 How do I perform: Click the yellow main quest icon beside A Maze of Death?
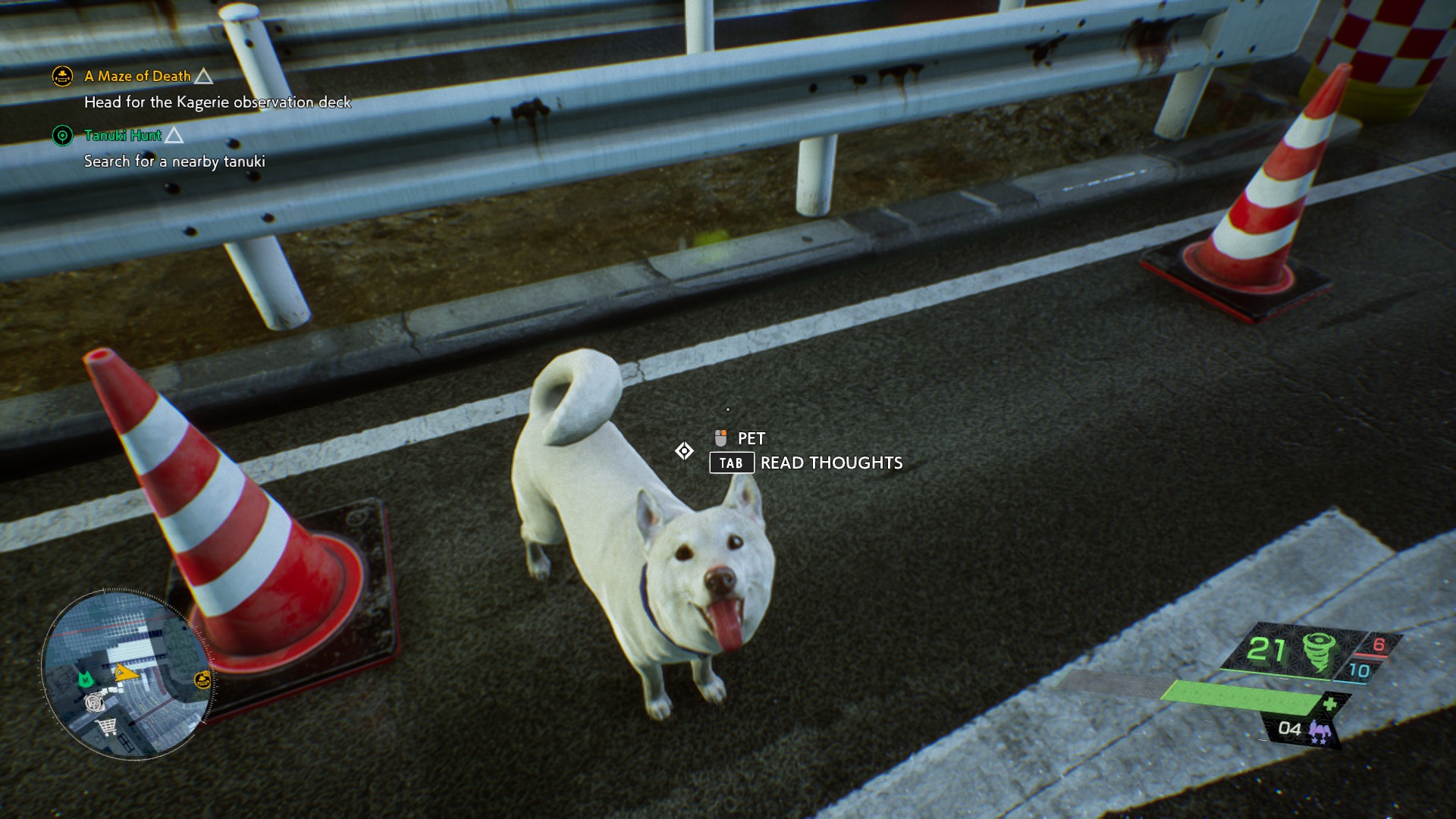62,76
